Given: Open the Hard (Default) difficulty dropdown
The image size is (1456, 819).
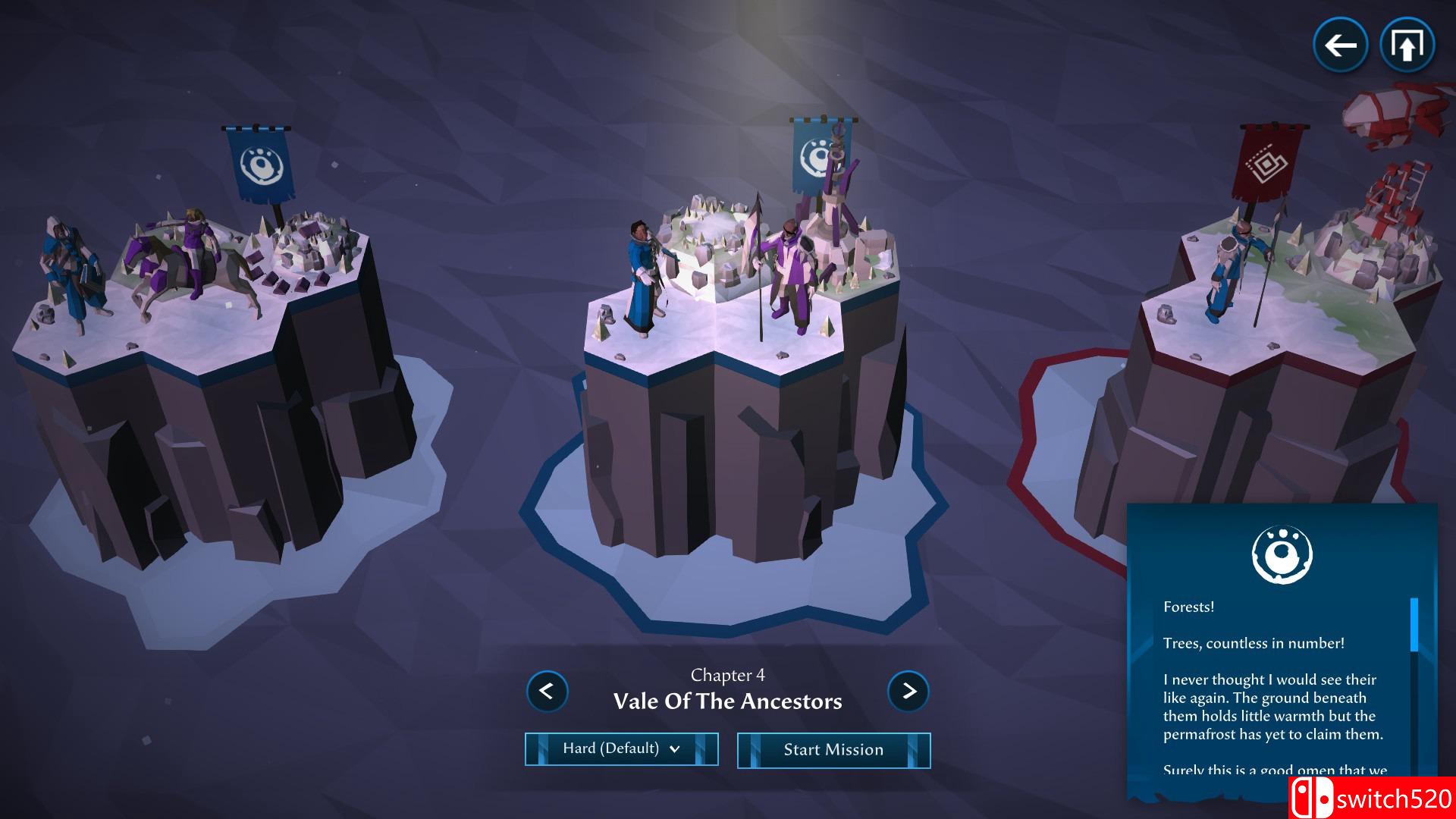Looking at the screenshot, I should (621, 749).
